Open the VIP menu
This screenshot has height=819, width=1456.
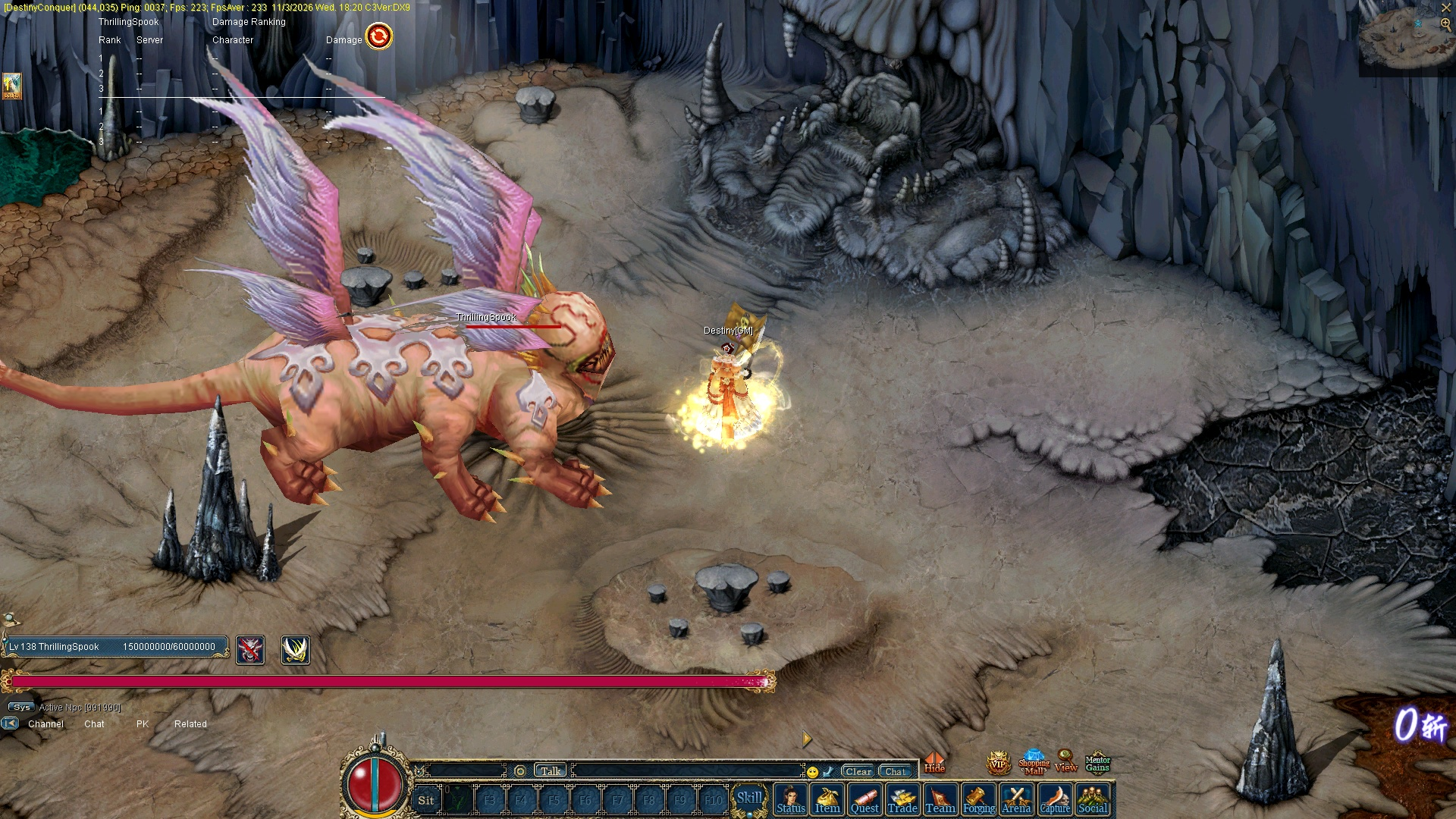click(x=998, y=764)
